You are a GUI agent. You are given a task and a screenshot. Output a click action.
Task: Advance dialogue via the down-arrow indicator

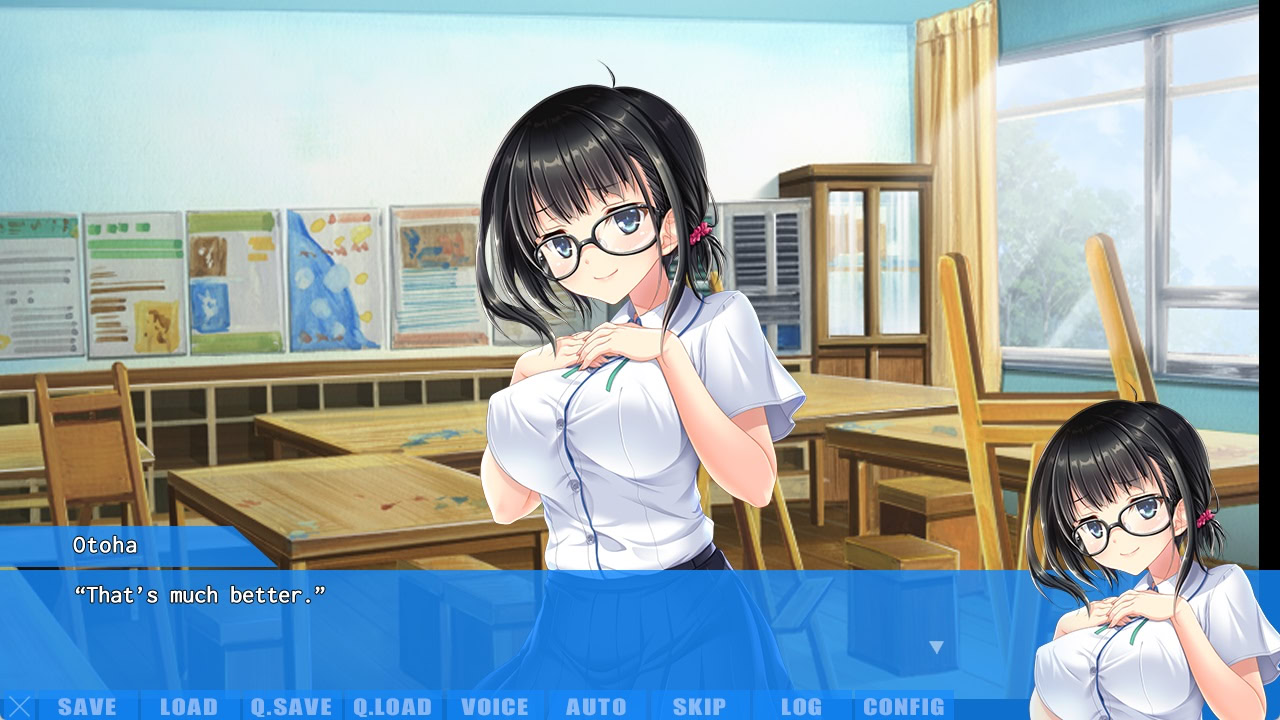coord(936,647)
